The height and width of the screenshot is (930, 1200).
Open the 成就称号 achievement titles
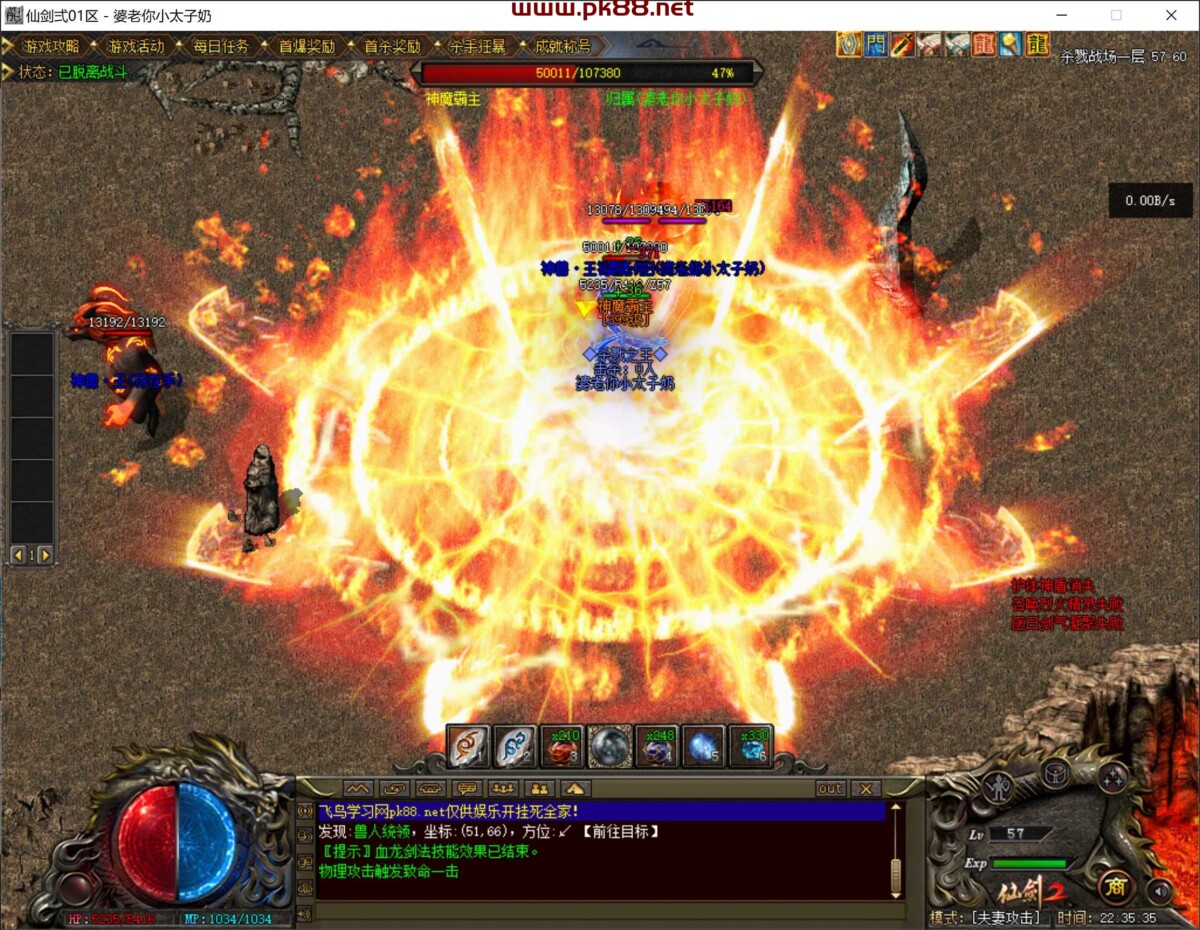(x=562, y=46)
